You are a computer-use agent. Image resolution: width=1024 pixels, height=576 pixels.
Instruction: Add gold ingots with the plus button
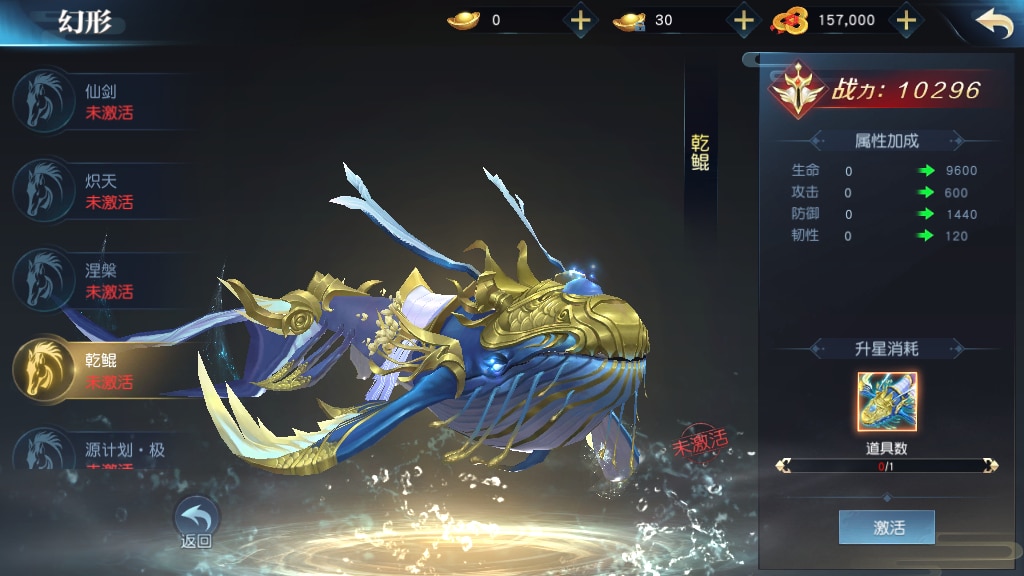pos(580,20)
